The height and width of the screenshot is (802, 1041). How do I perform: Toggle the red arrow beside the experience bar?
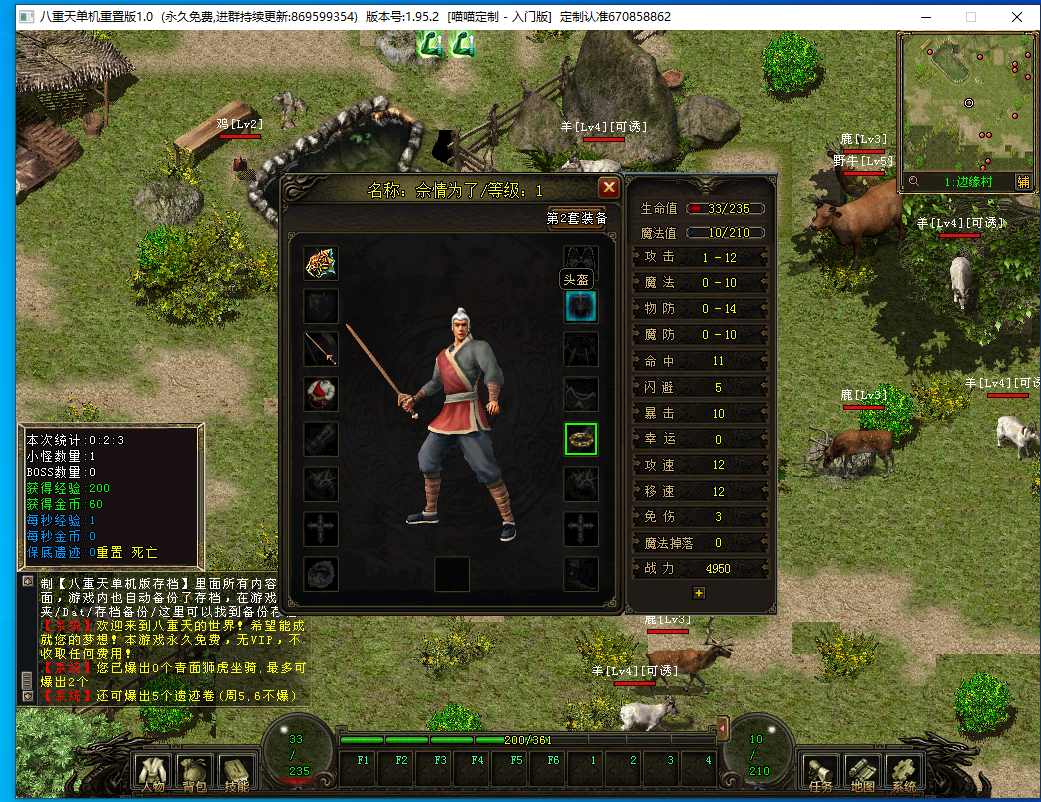[x=724, y=731]
